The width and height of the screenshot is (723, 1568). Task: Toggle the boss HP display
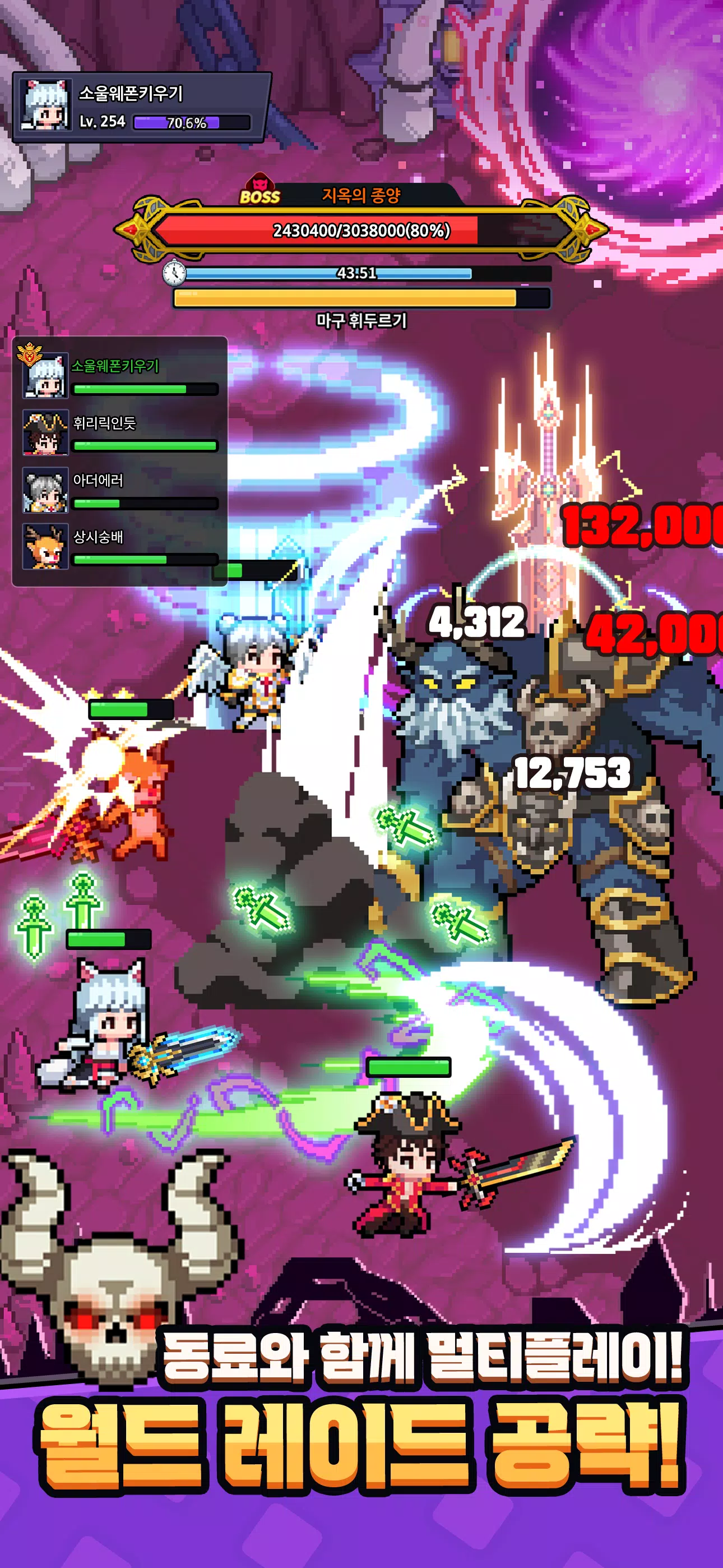(361, 231)
